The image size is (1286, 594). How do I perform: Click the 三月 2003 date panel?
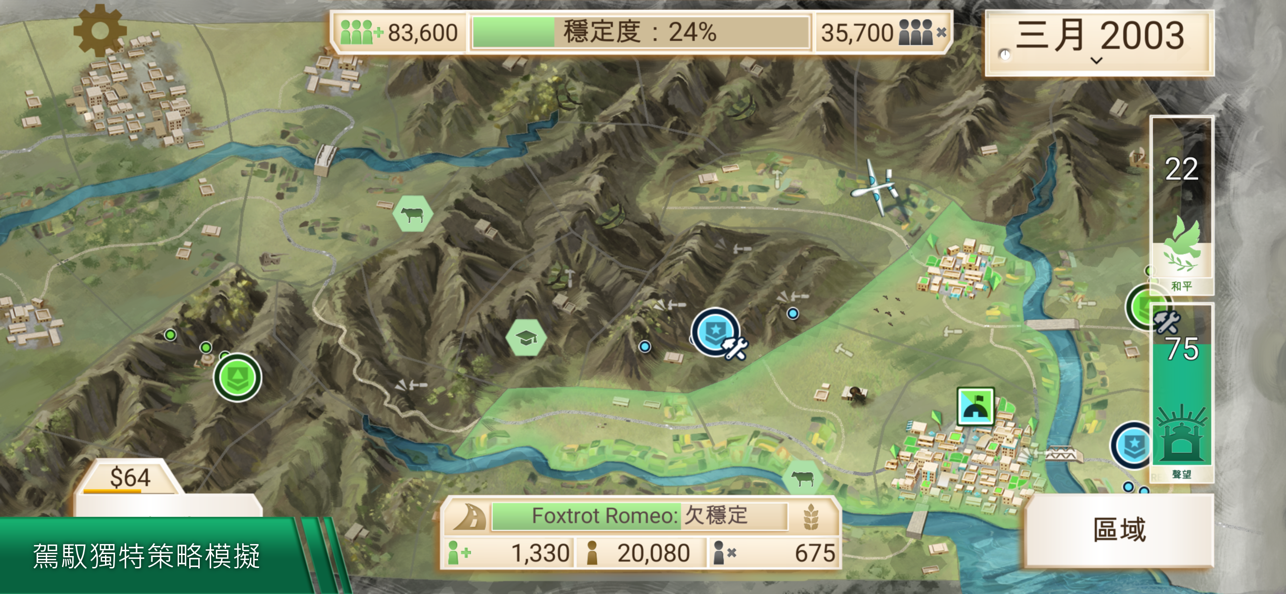(x=1099, y=42)
